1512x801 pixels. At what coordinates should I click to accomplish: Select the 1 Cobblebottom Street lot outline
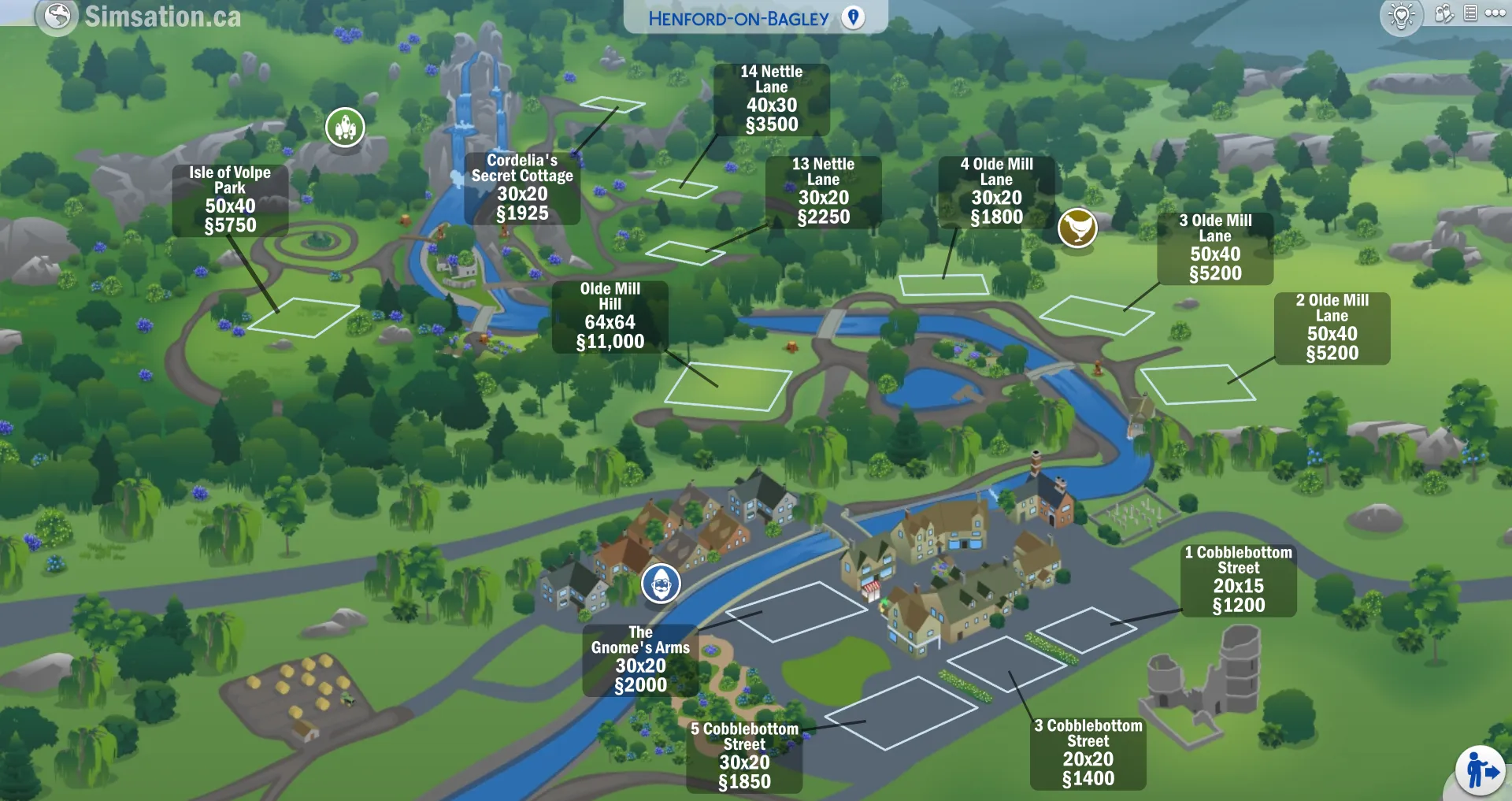tap(1086, 629)
